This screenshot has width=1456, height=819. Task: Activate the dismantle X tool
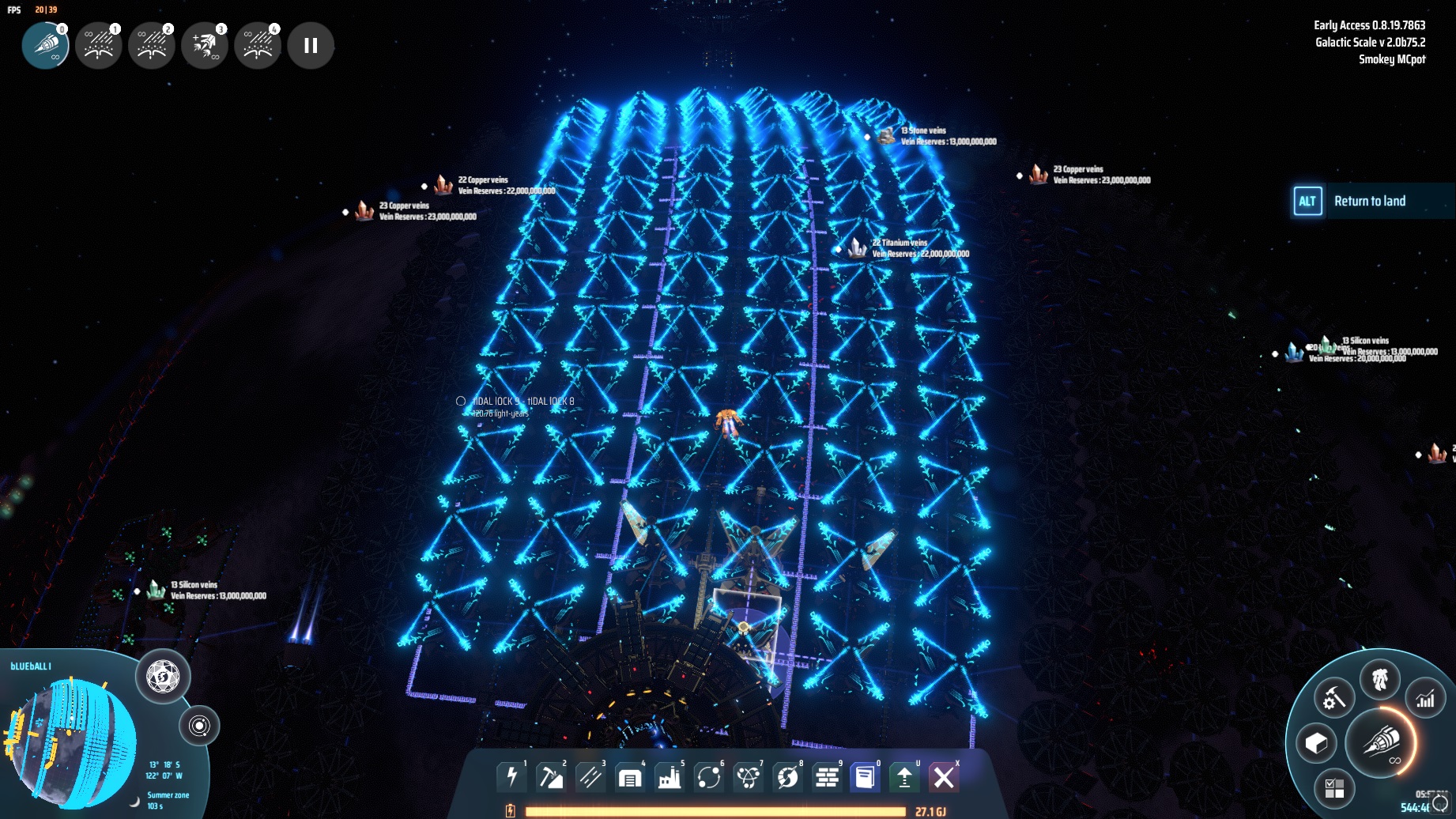pos(944,777)
